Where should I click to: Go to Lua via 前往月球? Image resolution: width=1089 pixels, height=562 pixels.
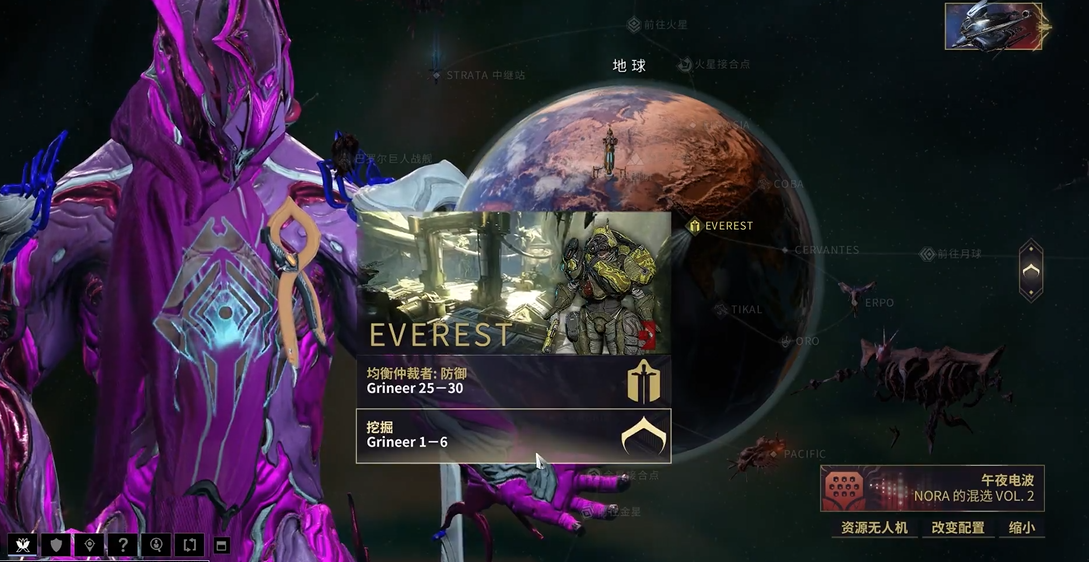(959, 255)
